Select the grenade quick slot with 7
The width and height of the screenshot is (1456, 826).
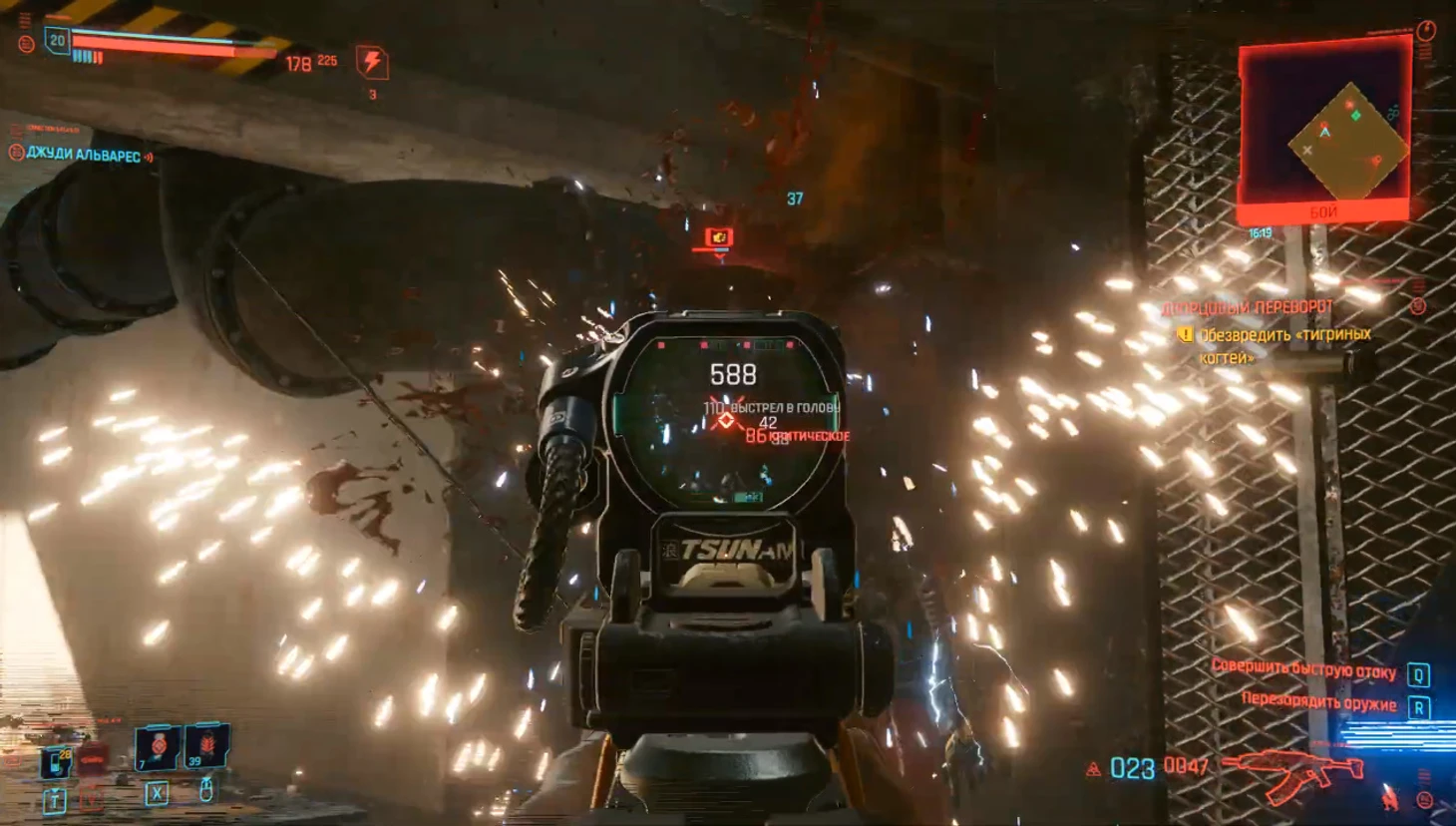pyautogui.click(x=157, y=747)
